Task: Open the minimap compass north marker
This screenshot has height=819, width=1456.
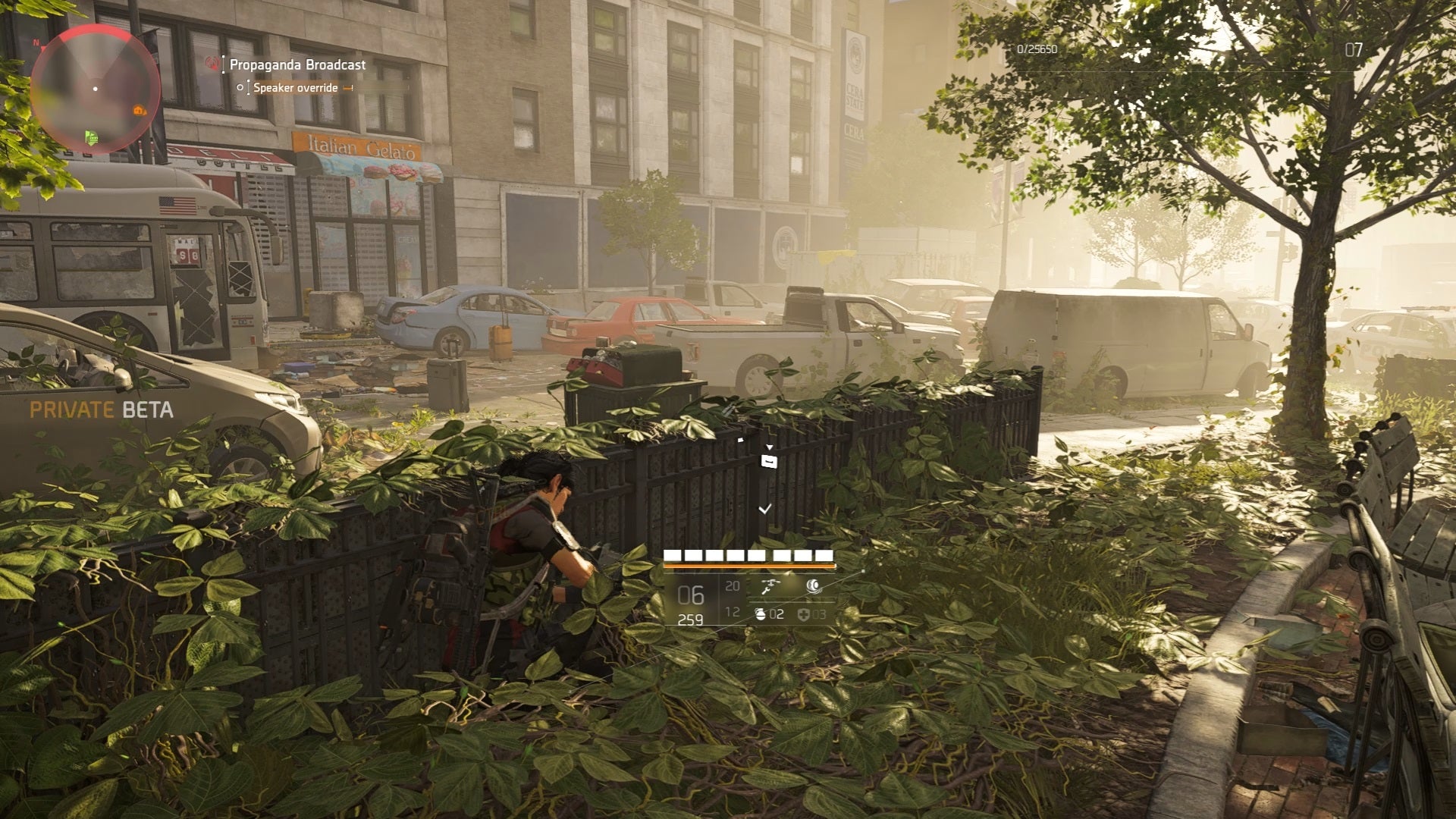Action: (36, 42)
